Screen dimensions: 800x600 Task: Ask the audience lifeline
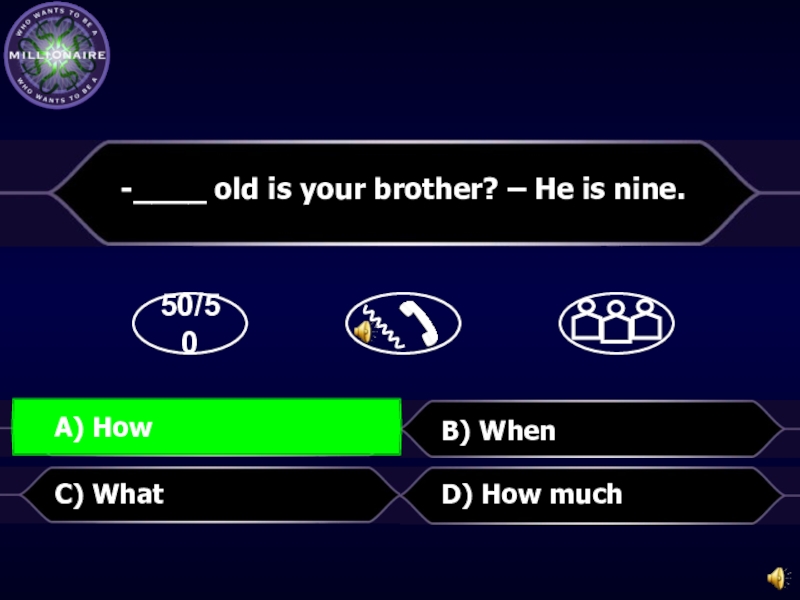[616, 323]
